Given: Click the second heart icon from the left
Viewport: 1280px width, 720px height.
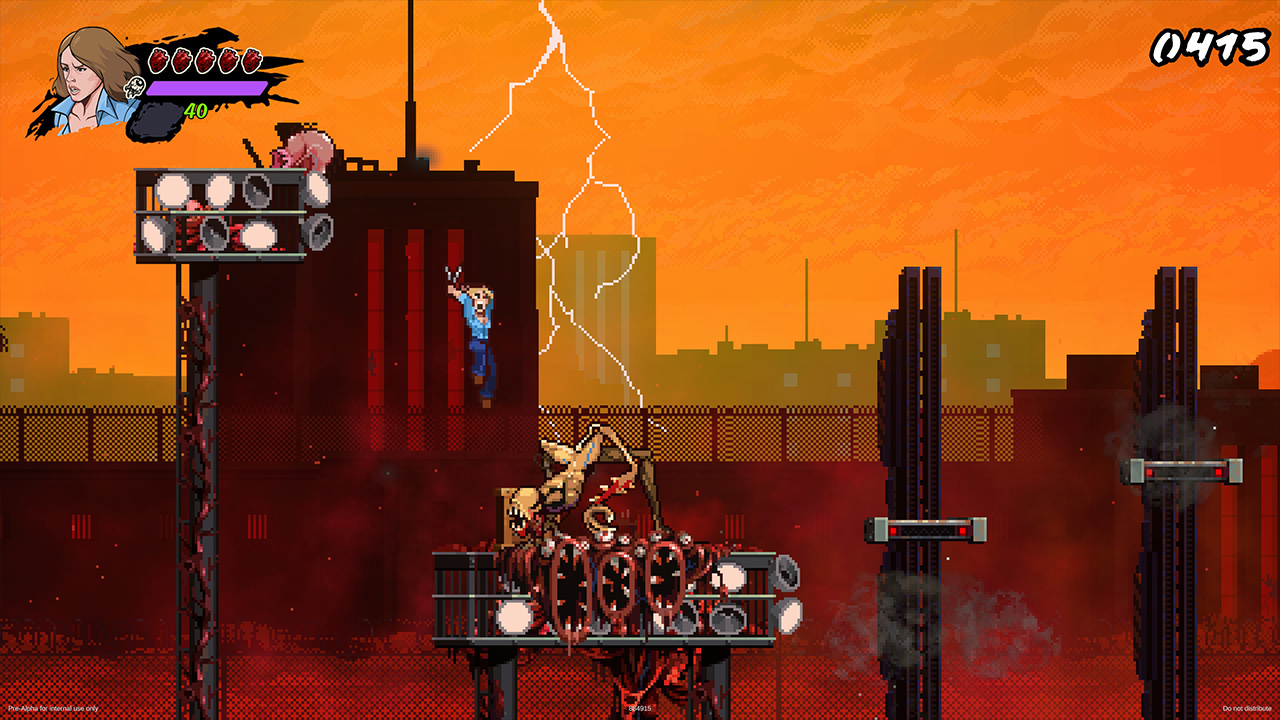Looking at the screenshot, I should coord(182,60).
